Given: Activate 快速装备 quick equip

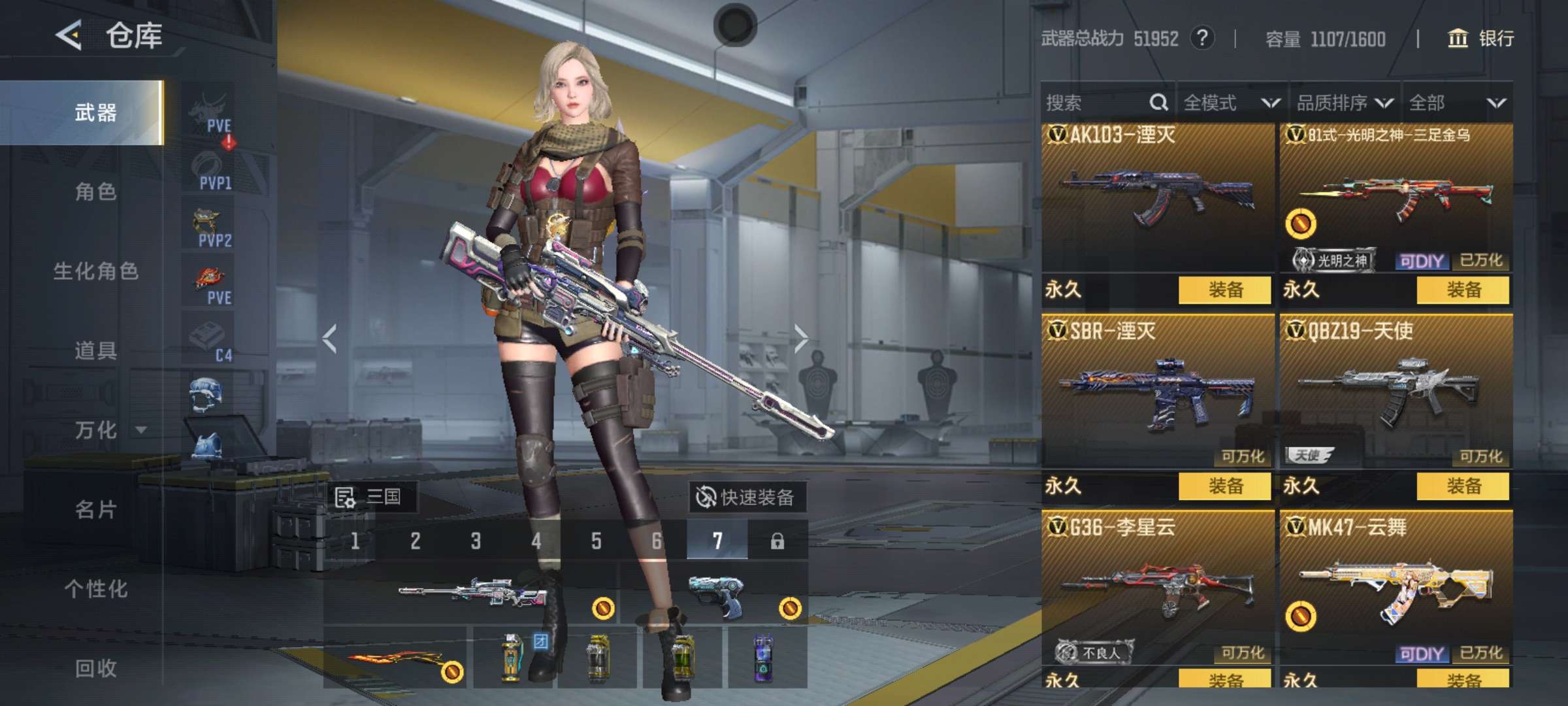Looking at the screenshot, I should coord(747,497).
